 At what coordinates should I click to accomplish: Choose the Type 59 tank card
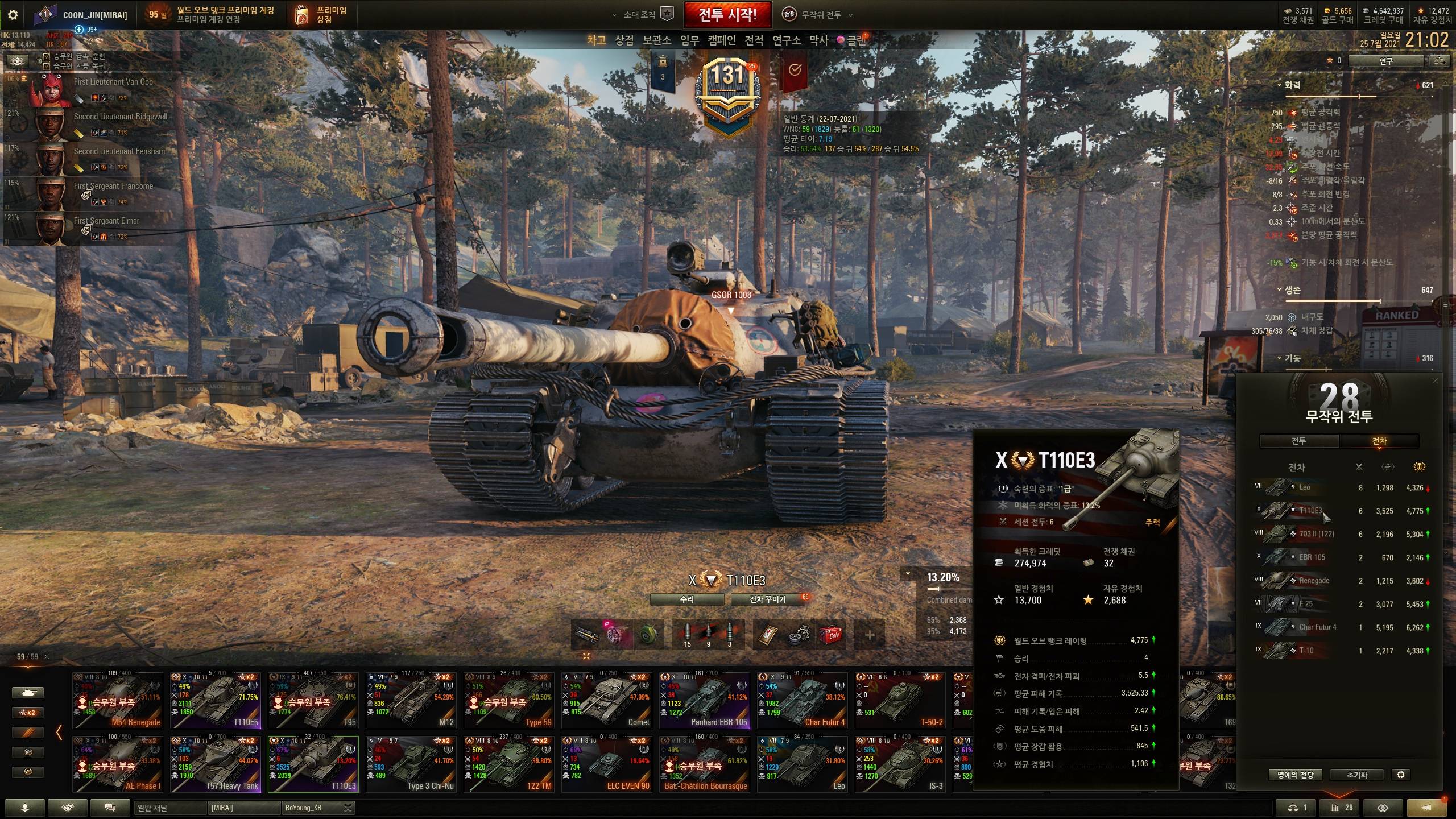coord(508,701)
